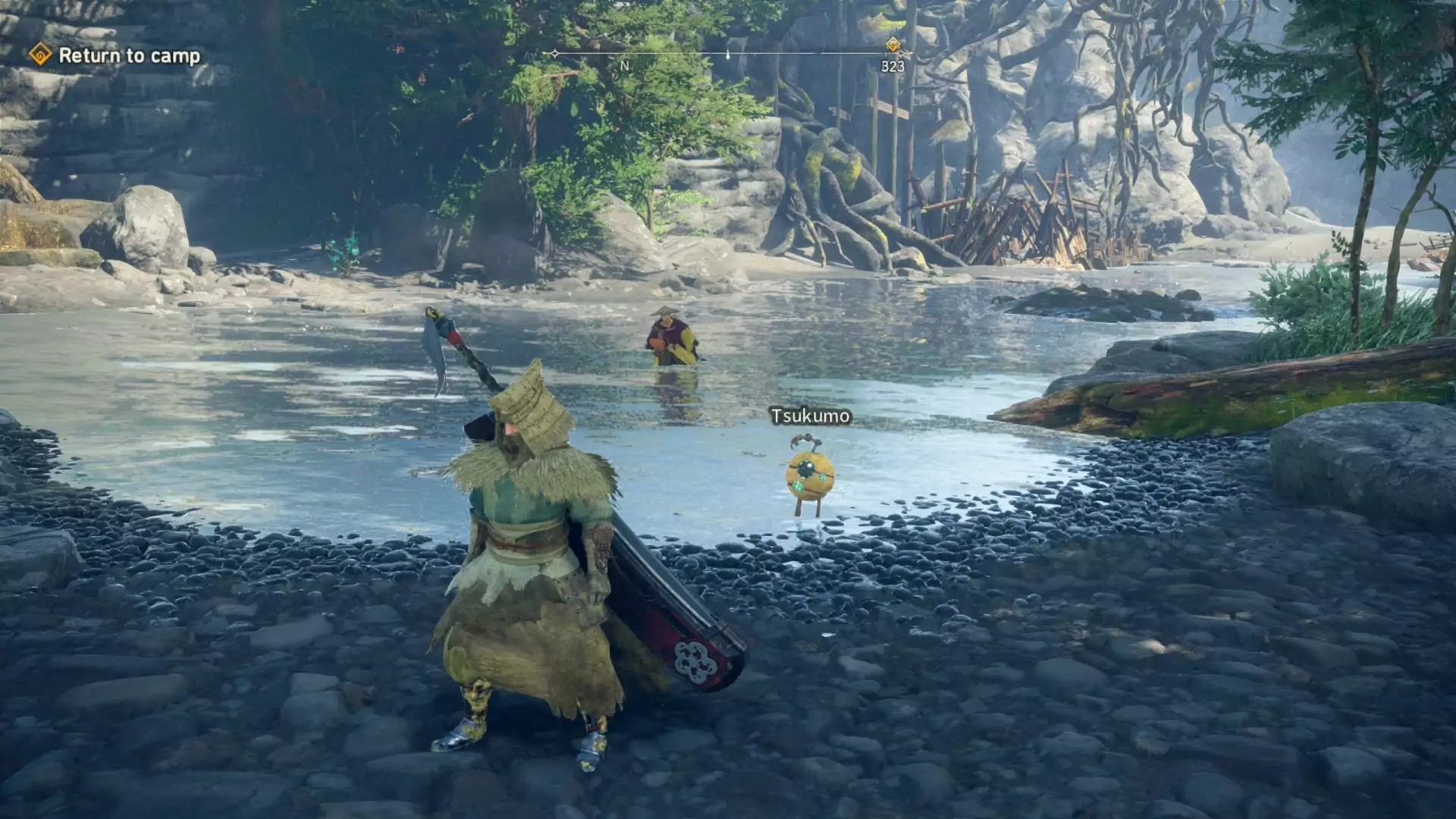
Task: Click the North indicator on the compass bar
Action: (625, 66)
